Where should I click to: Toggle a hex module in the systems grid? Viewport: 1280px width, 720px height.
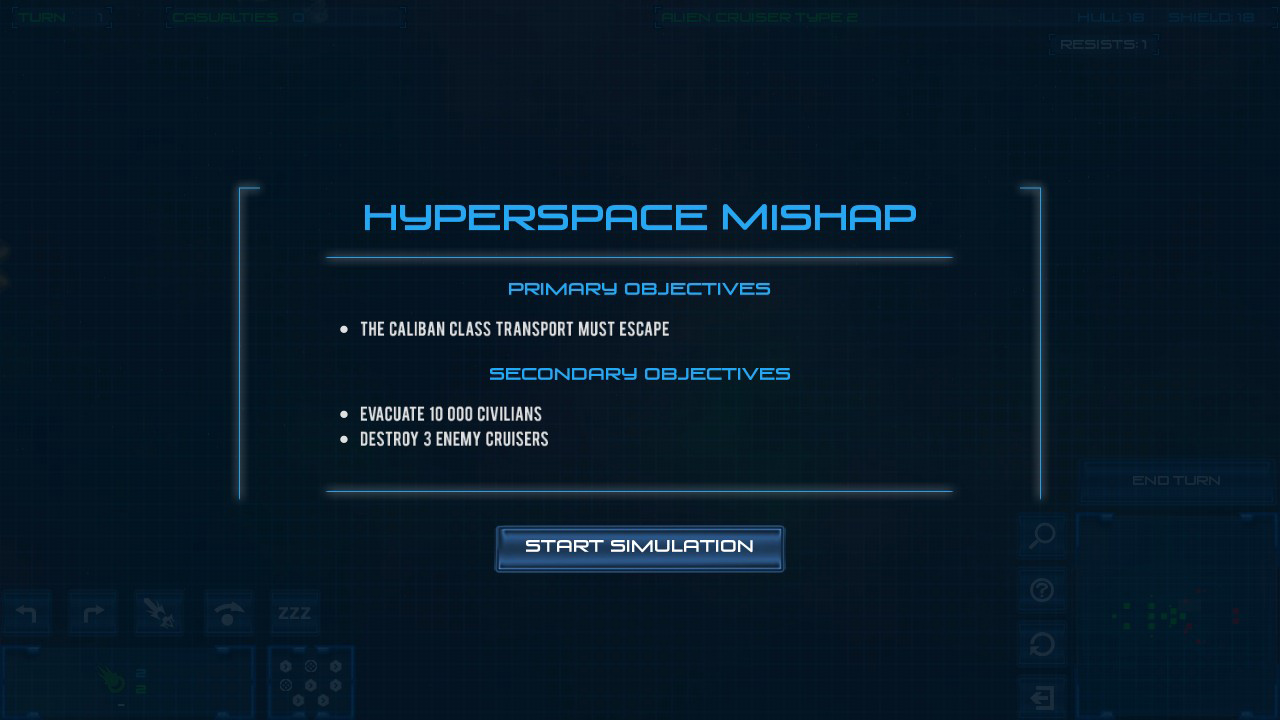[310, 685]
